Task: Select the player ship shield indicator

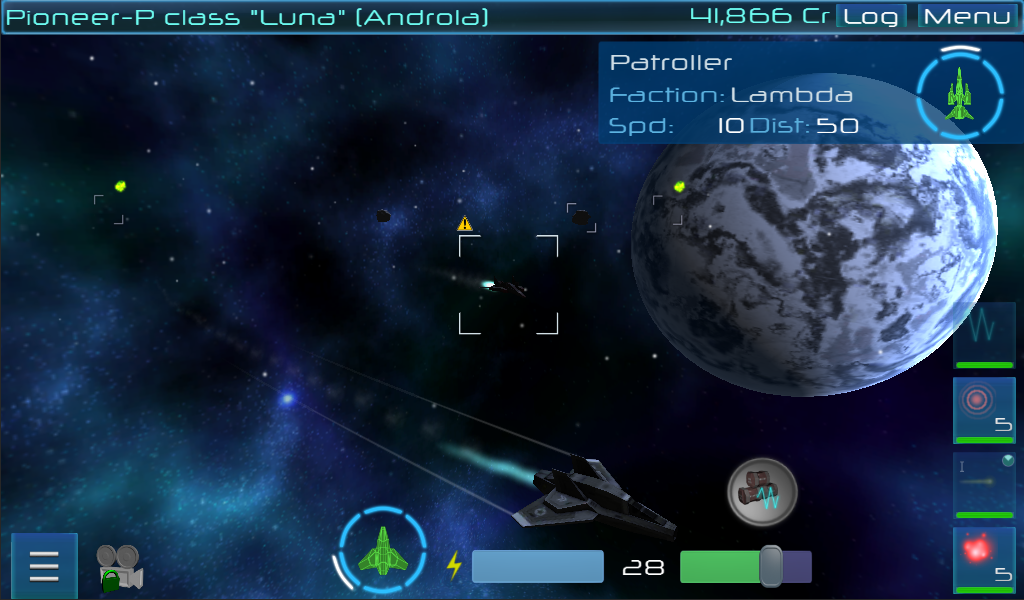Action: [x=381, y=551]
